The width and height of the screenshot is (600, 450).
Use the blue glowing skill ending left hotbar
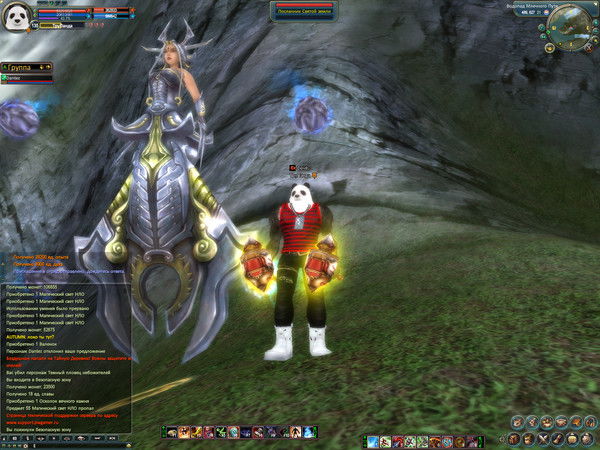click(x=310, y=432)
